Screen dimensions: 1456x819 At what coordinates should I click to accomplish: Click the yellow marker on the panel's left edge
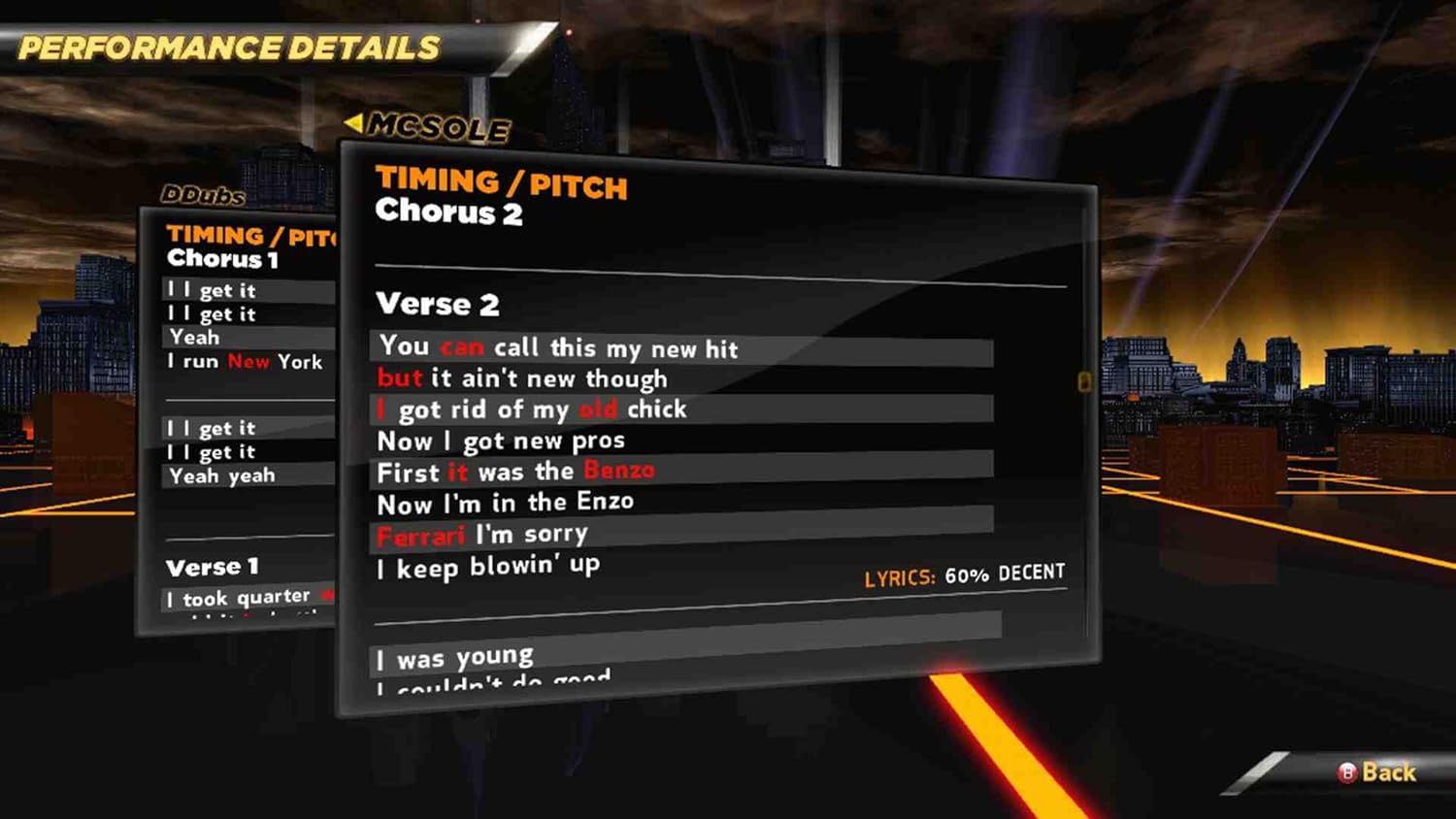pyautogui.click(x=1086, y=383)
